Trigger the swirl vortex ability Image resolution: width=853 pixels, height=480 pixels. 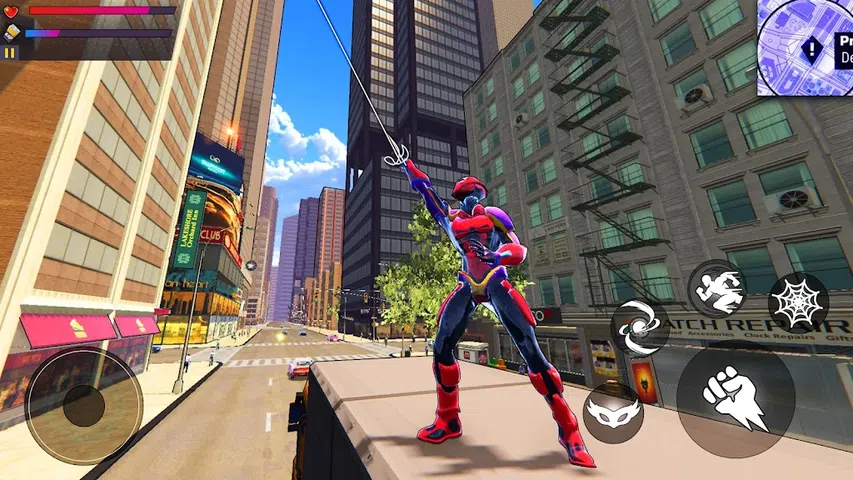(x=640, y=330)
